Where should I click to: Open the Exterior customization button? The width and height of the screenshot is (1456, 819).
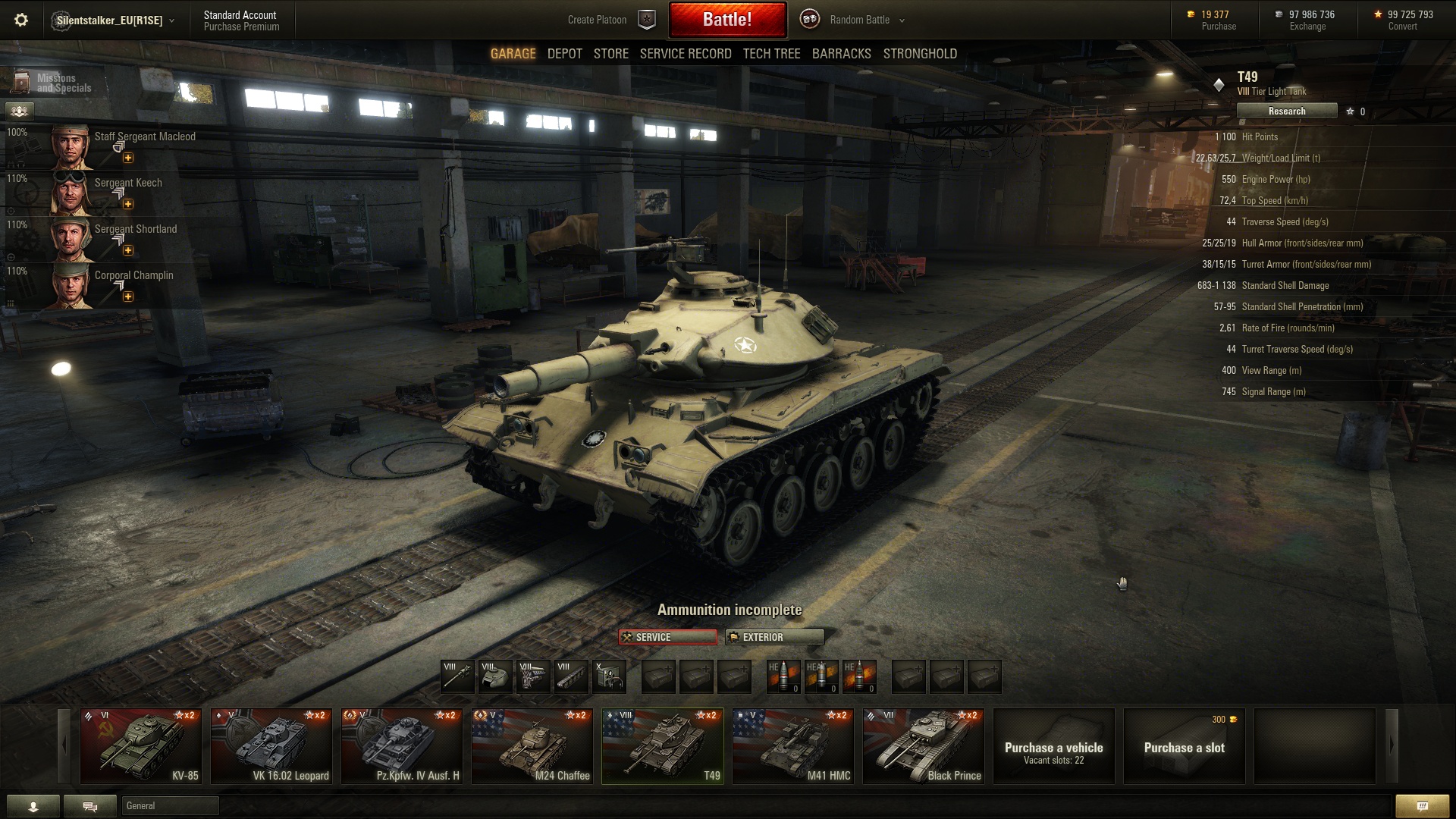coord(774,637)
